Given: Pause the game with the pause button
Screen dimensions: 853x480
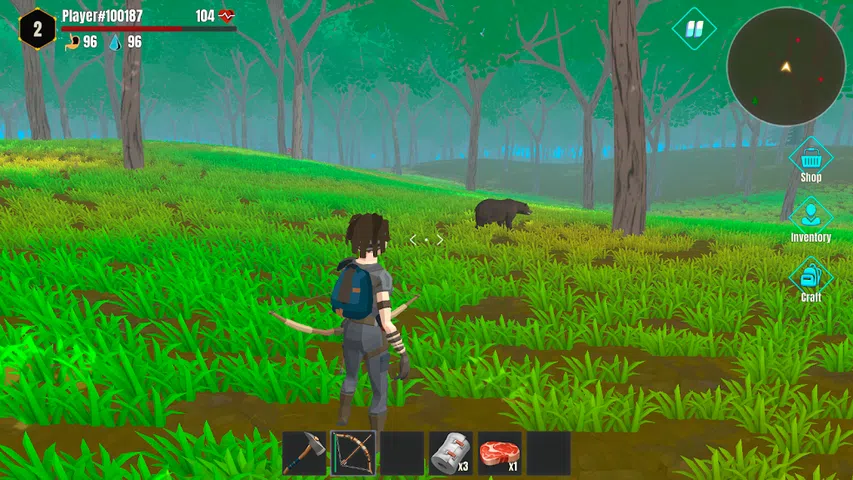Looking at the screenshot, I should click(x=693, y=28).
